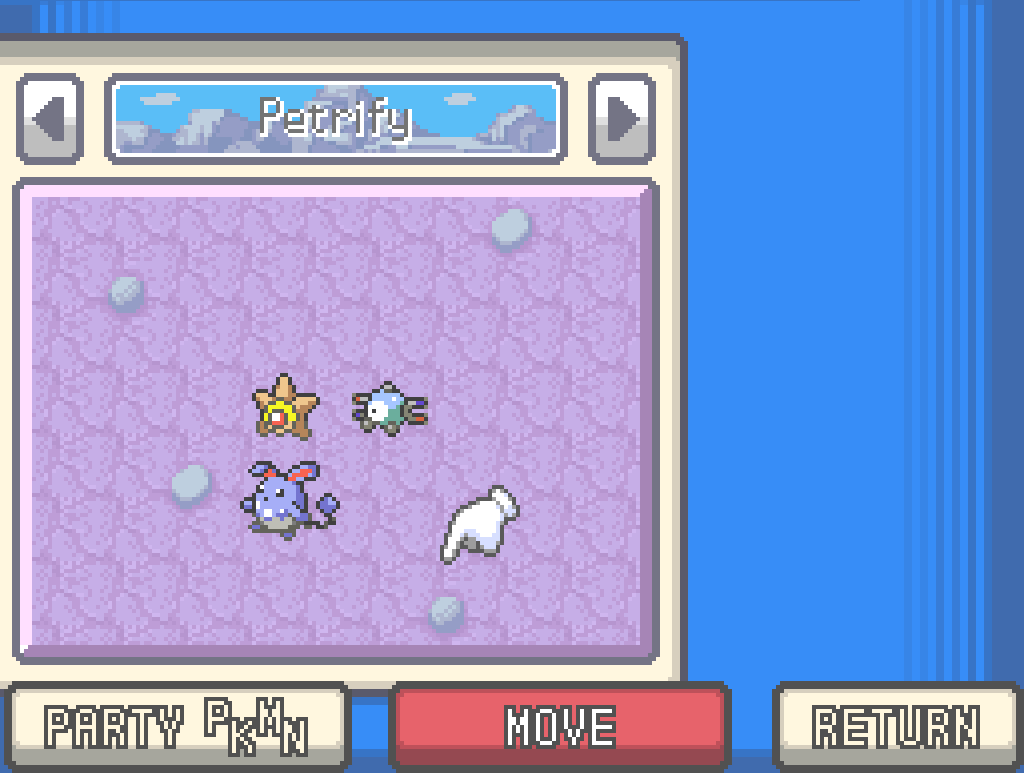The height and width of the screenshot is (773, 1024).
Task: Pick the Azumarill stored in the box
Action: 284,499
